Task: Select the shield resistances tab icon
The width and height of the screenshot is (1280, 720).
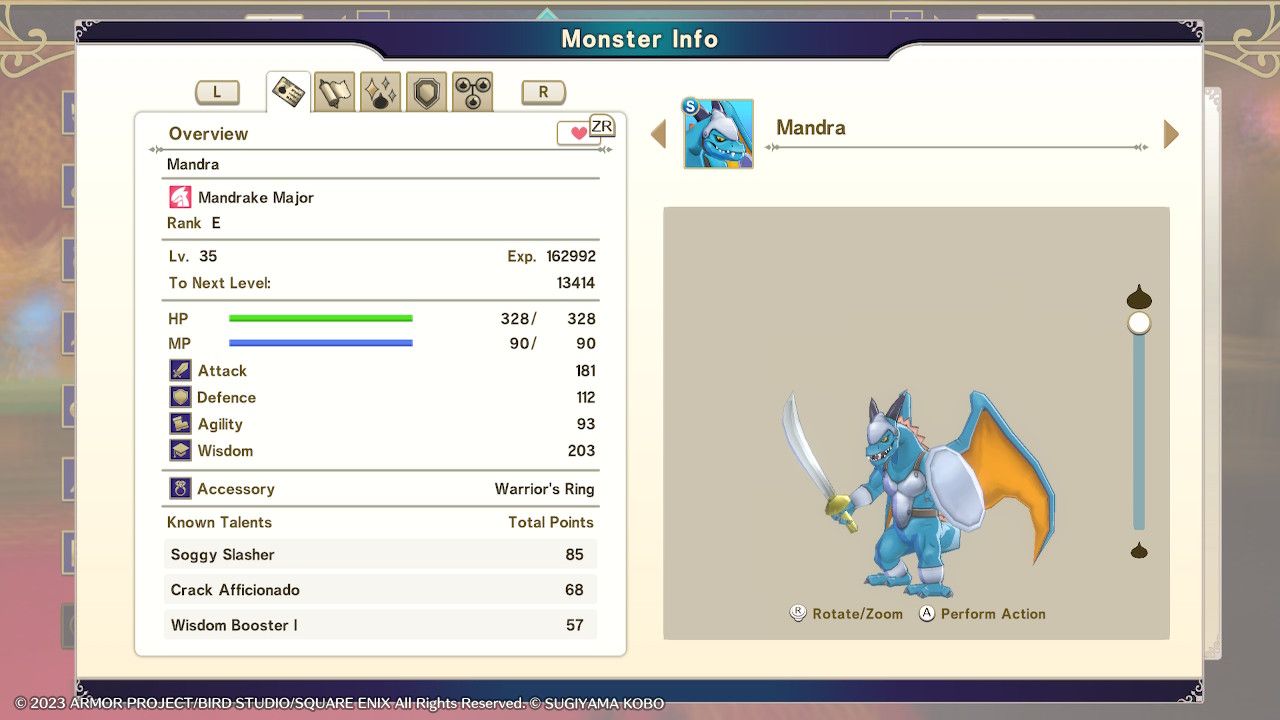Action: [425, 90]
